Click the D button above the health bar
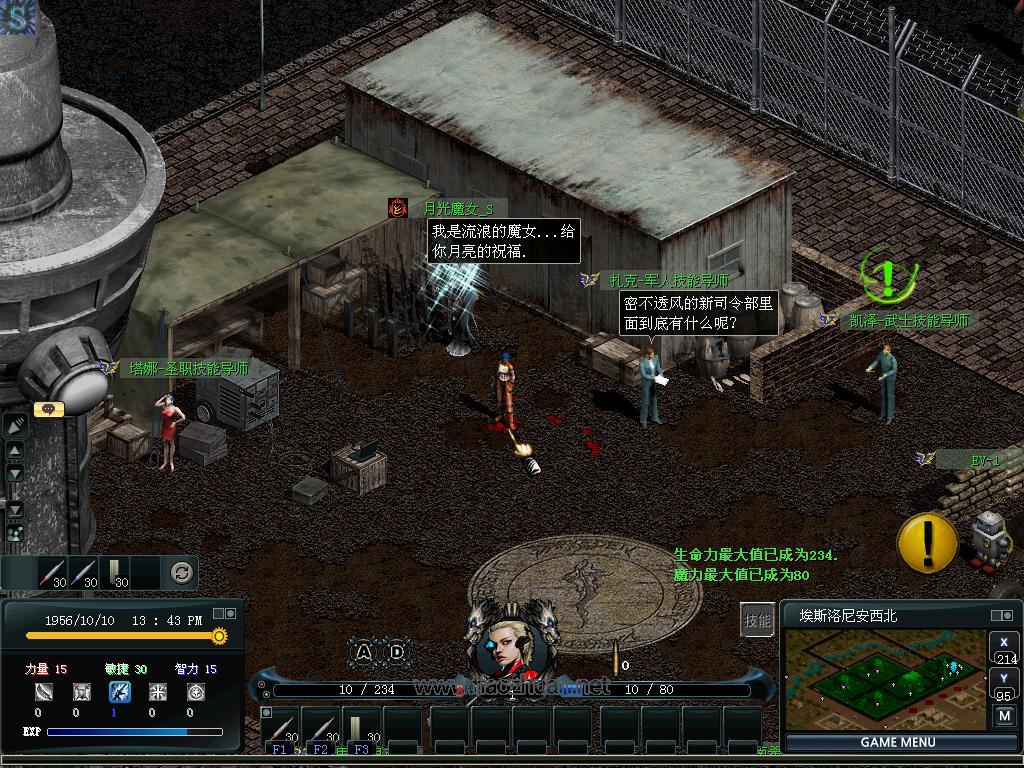This screenshot has width=1024, height=768. click(x=397, y=652)
